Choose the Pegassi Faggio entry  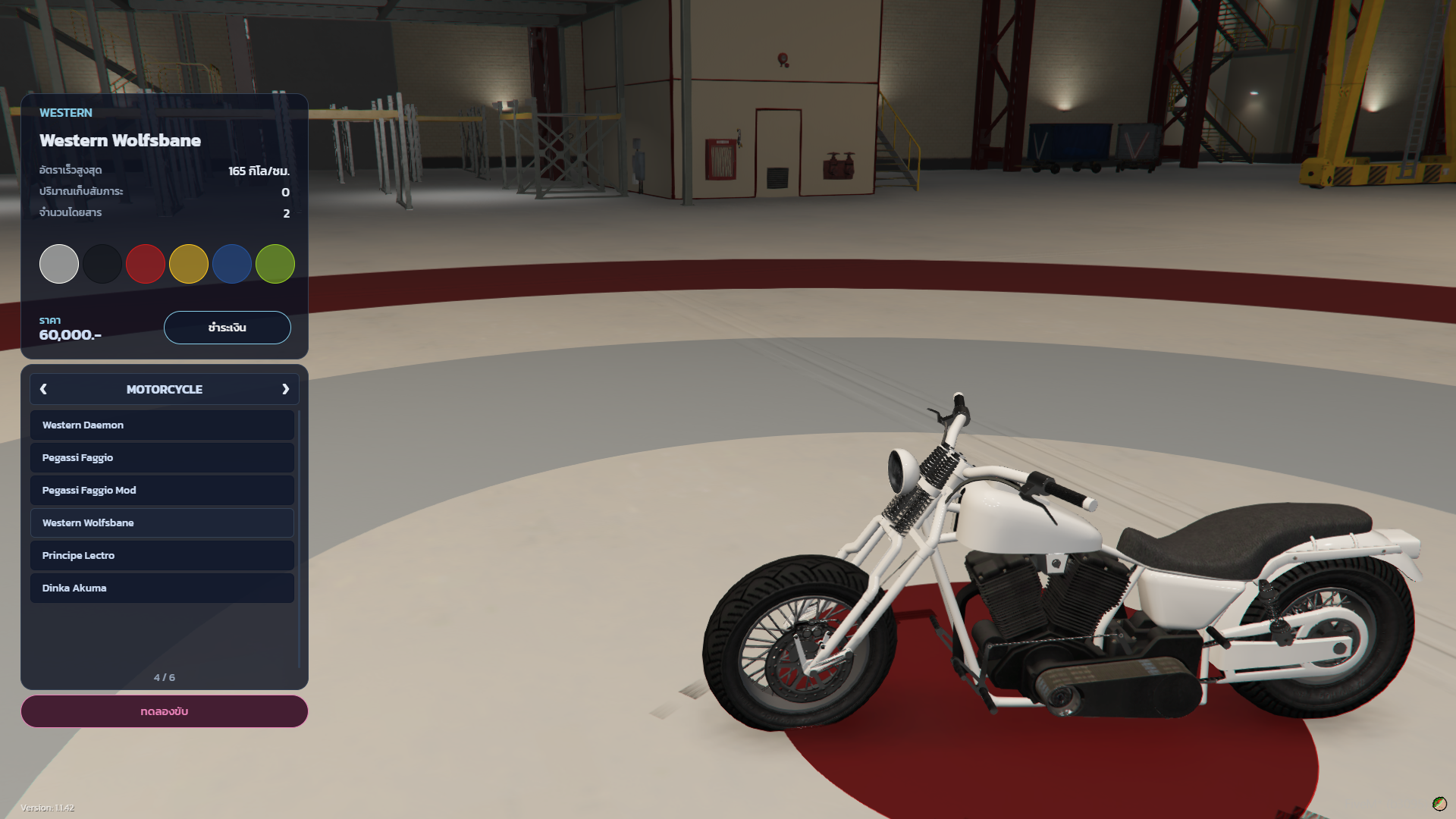click(162, 458)
